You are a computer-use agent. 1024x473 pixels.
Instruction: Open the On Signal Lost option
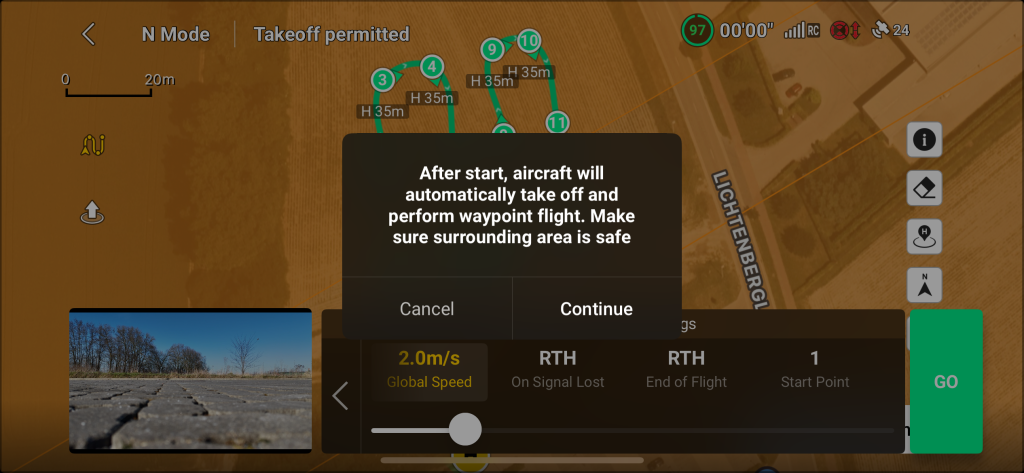(557, 368)
